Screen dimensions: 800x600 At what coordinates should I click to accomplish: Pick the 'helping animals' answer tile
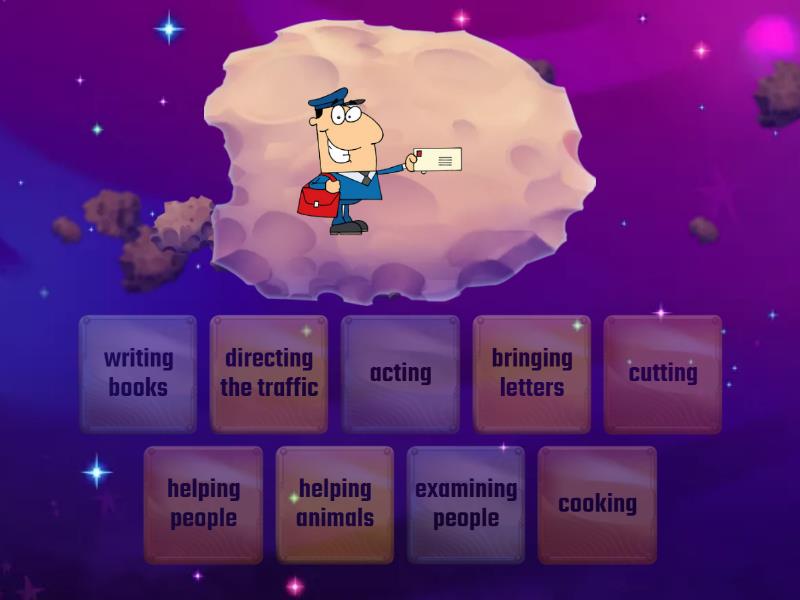[x=335, y=504]
